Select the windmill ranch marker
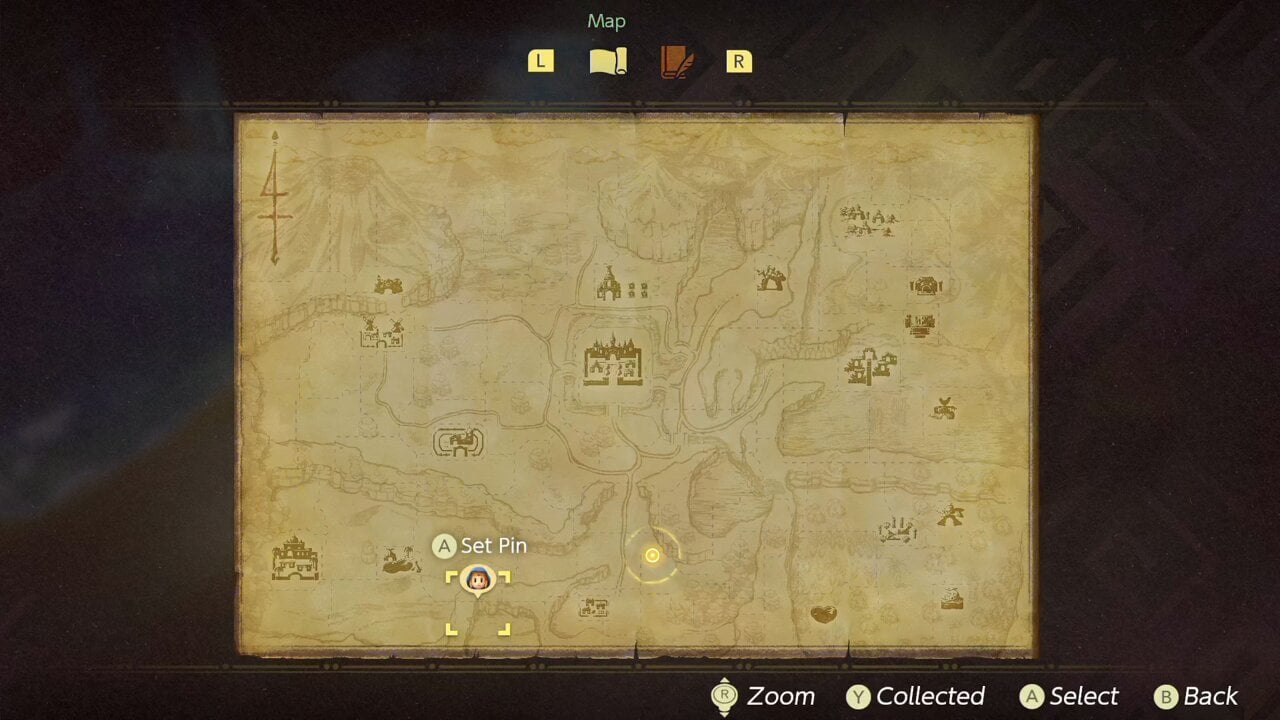 click(381, 333)
